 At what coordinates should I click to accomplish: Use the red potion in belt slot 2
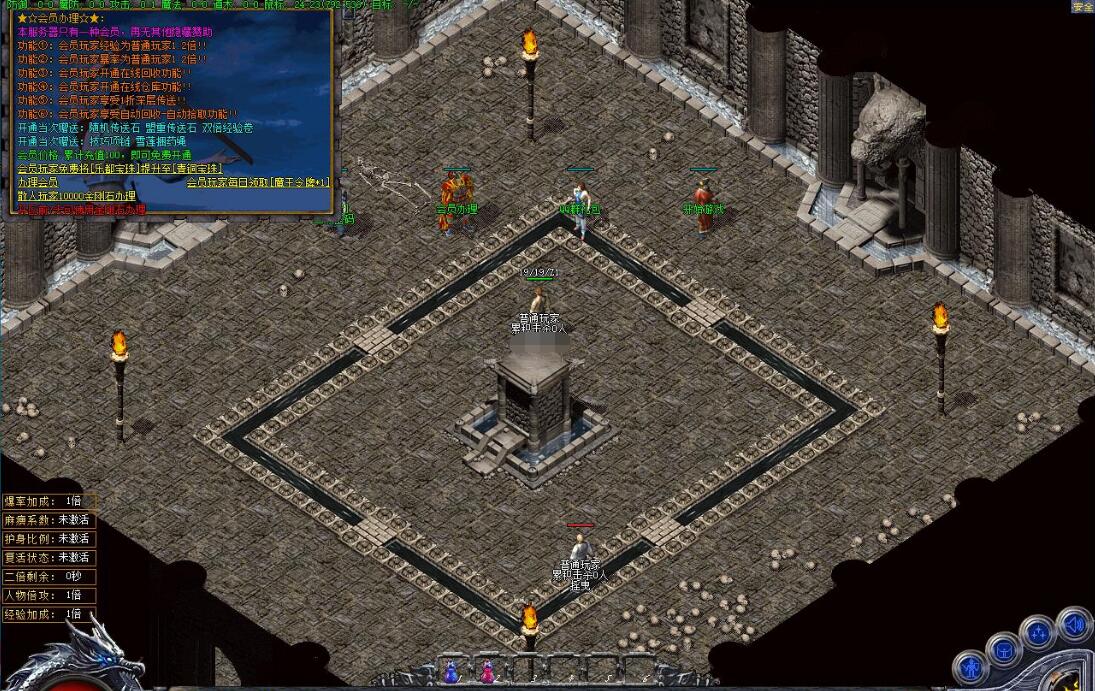coord(487,673)
